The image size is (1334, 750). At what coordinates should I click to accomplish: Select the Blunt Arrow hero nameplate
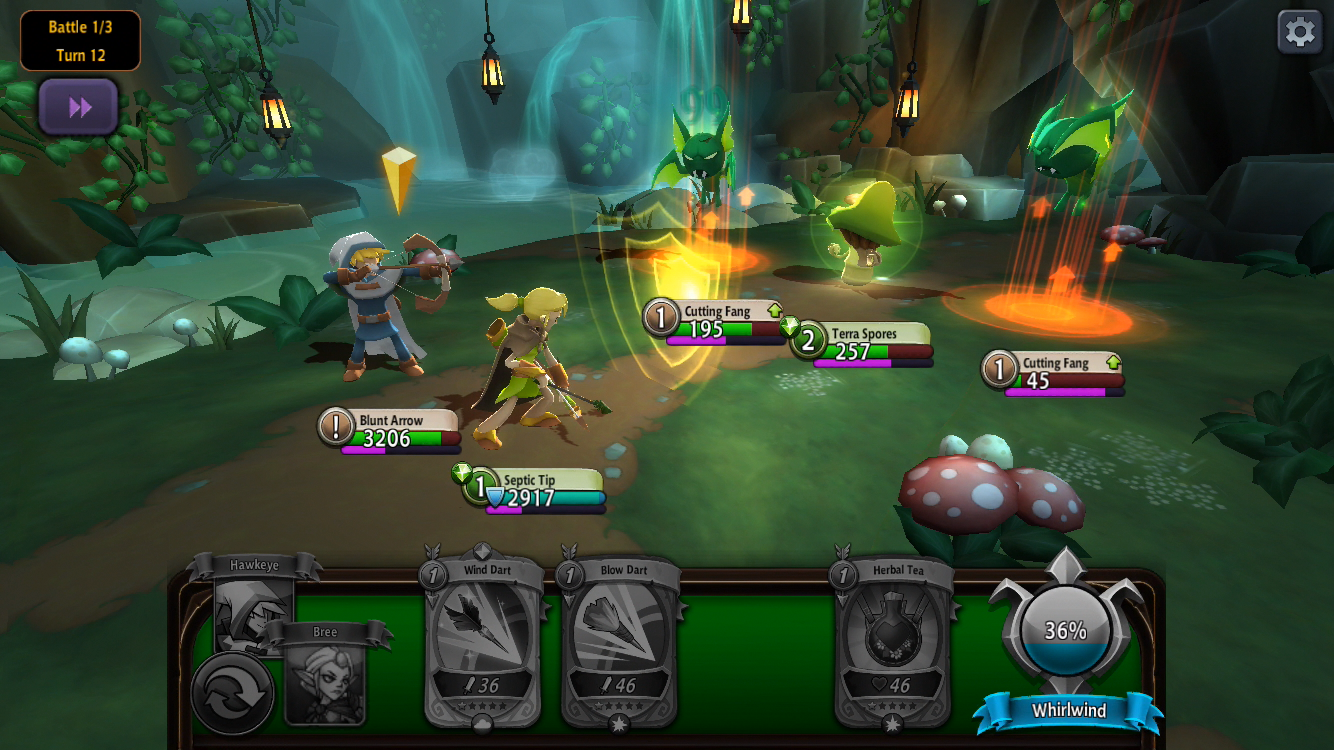pos(390,429)
